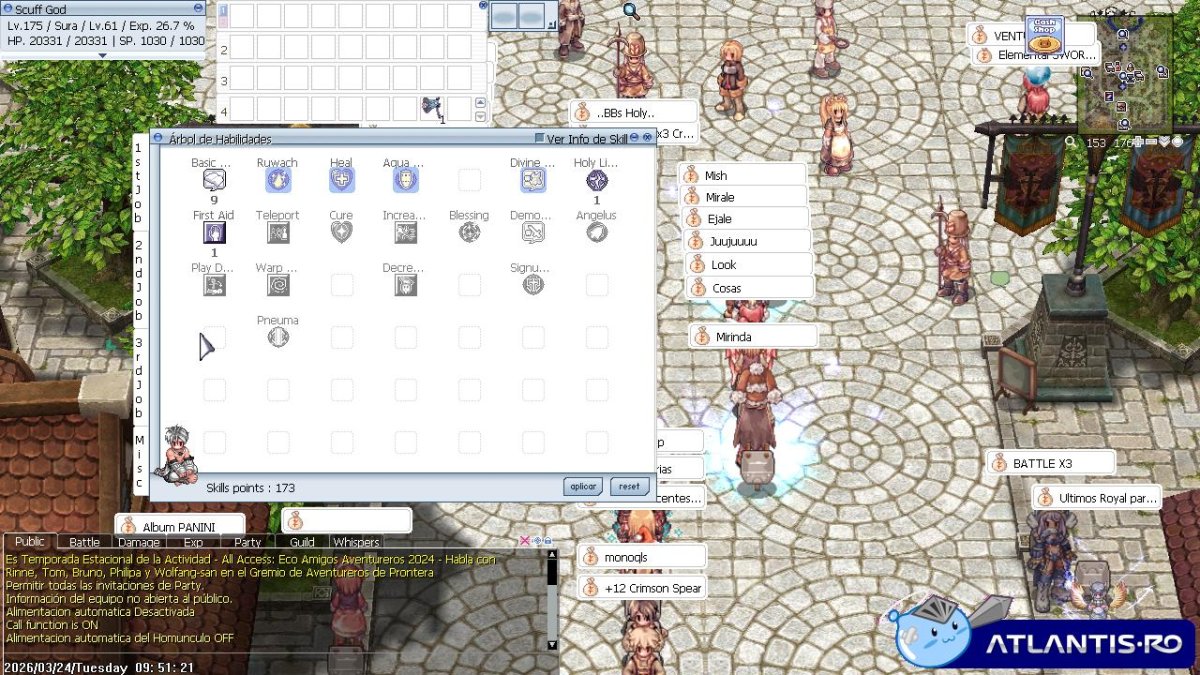Open the 3rd Job skill tab
Image resolution: width=1200 pixels, height=675 pixels.
pyautogui.click(x=139, y=378)
